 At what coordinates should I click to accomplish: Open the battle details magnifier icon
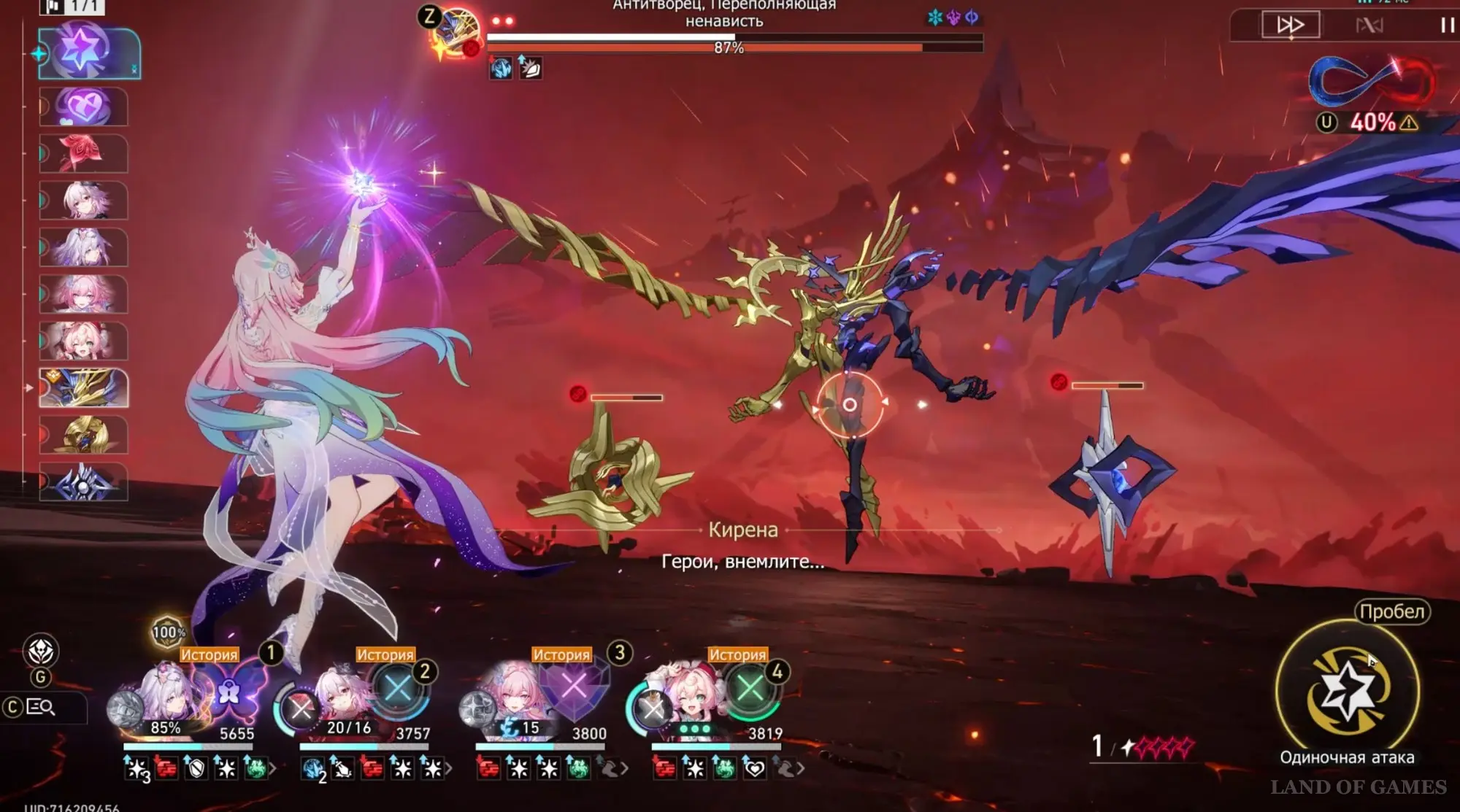point(40,706)
